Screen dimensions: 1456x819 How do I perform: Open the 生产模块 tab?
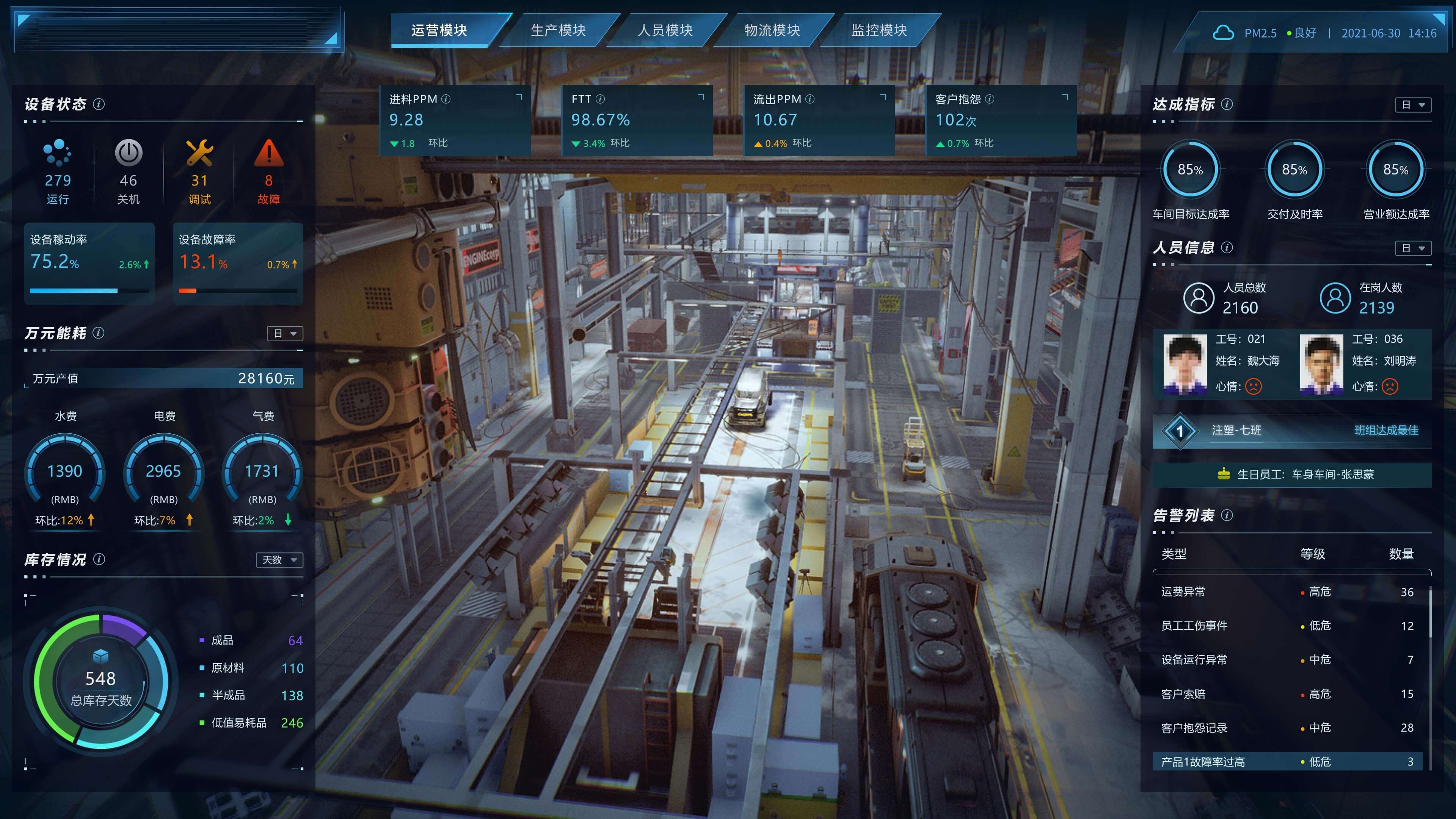point(558,30)
